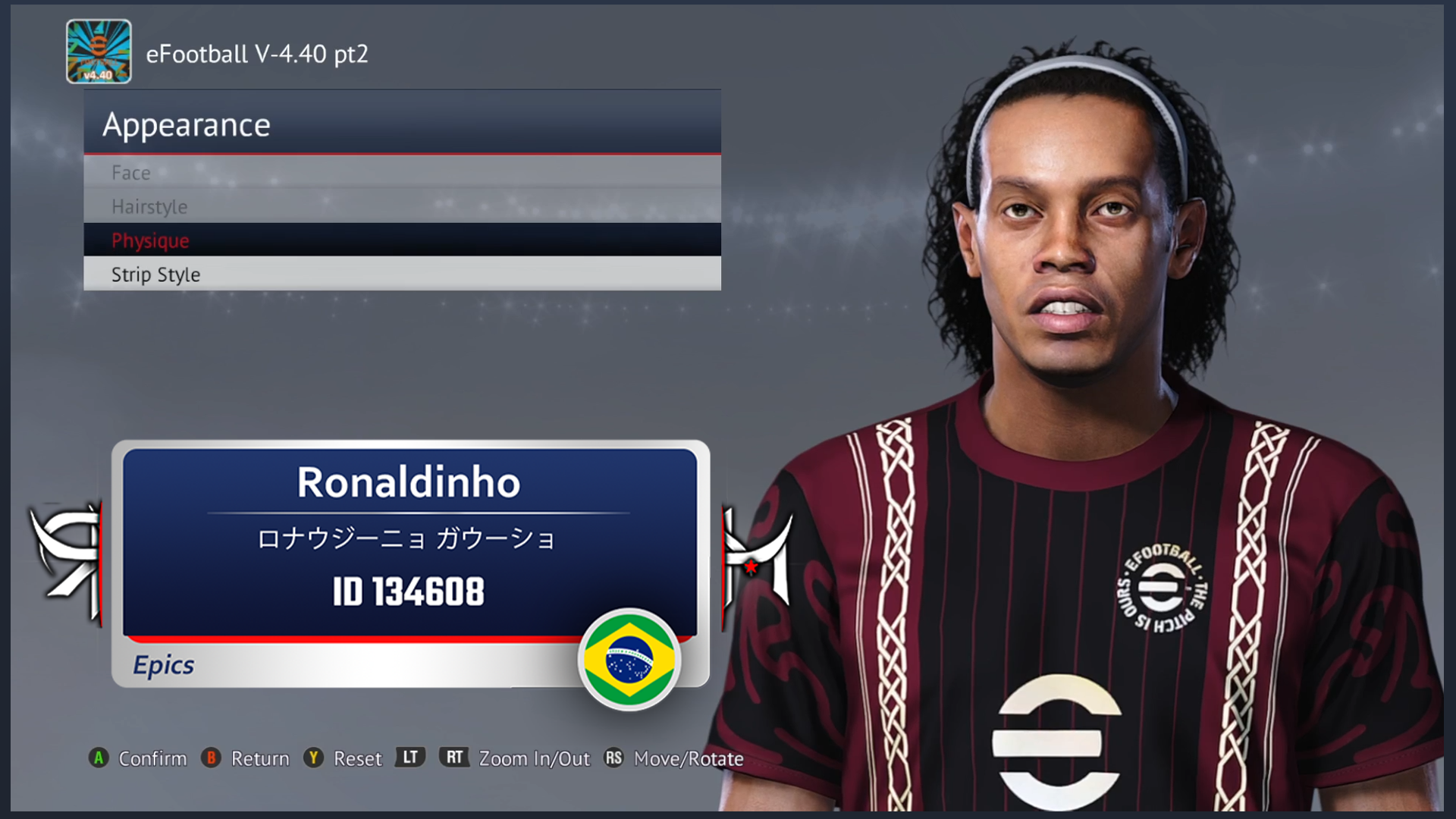Click the RT Zoom trigger icon

point(454,758)
